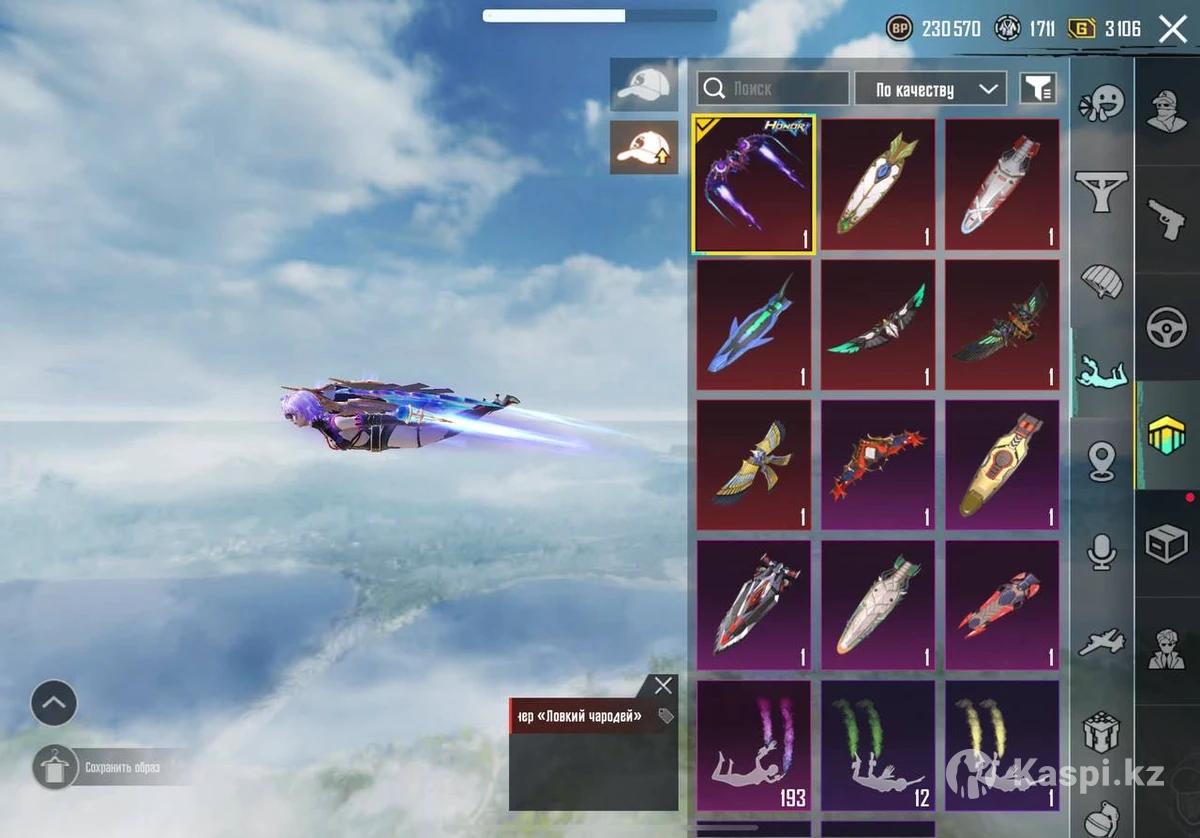Open the filter options button
Screen dimensions: 1200x838
click(x=1038, y=89)
